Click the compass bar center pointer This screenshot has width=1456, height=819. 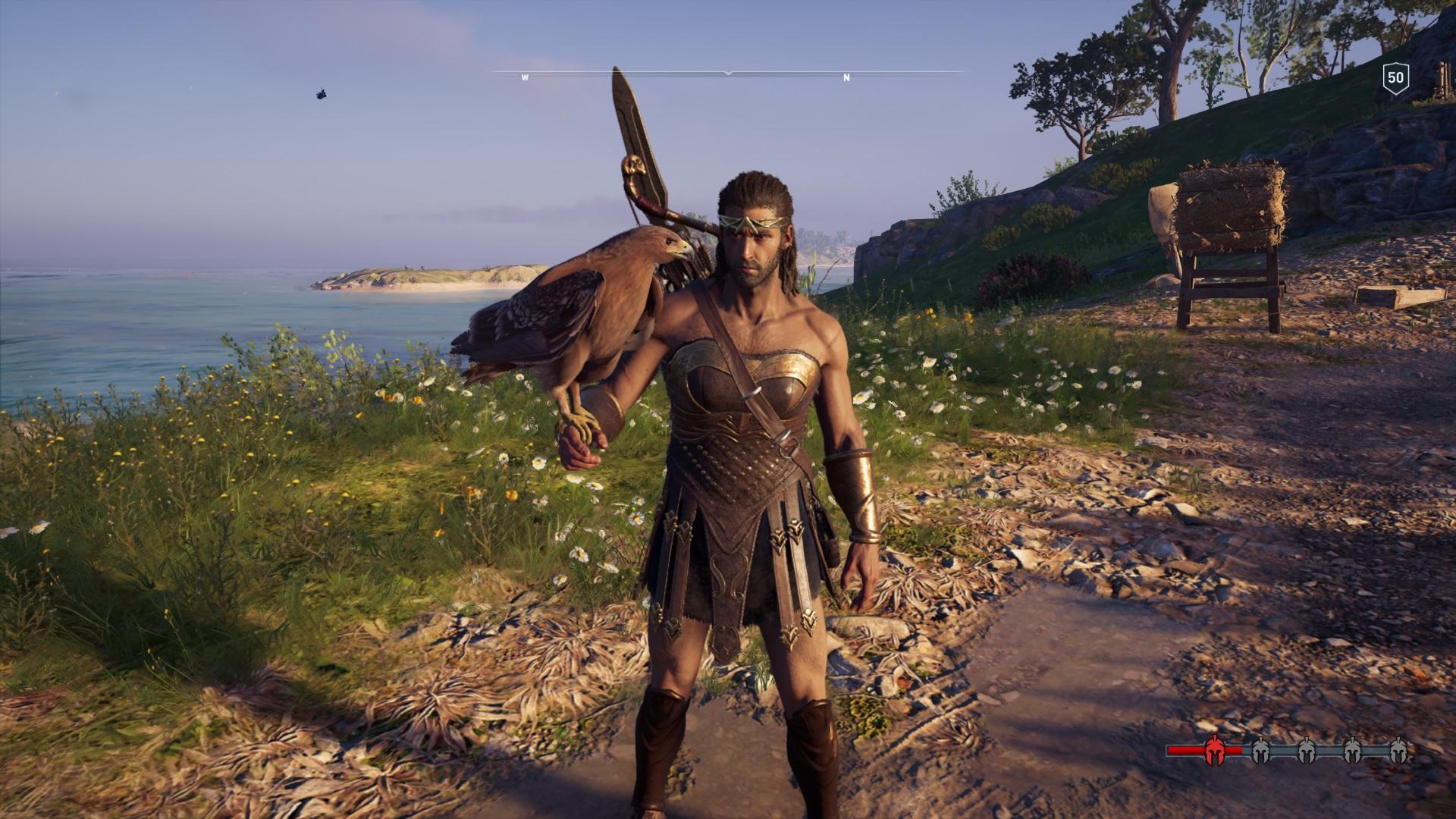728,73
